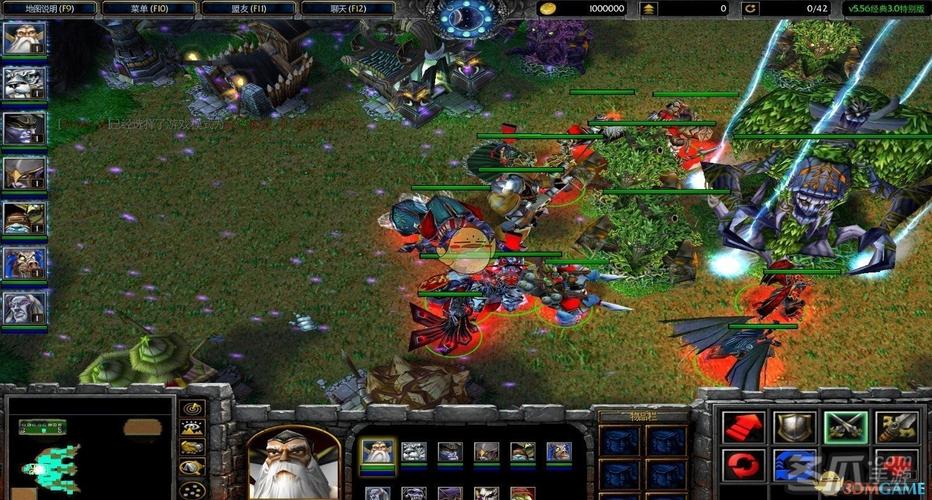Activate the shield Hold Position command
The height and width of the screenshot is (500, 932).
click(794, 427)
